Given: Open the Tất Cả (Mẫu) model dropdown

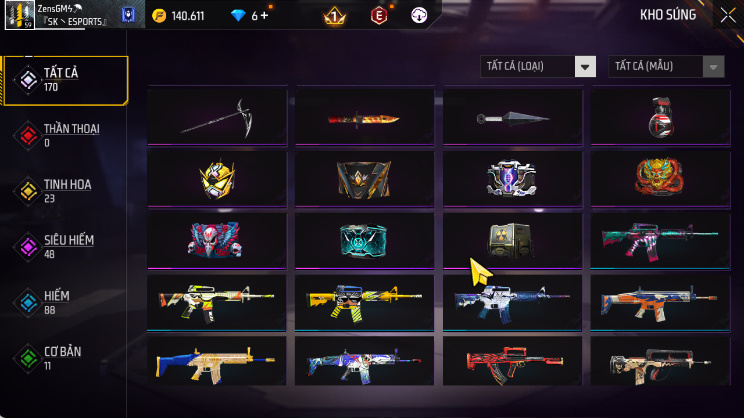Looking at the screenshot, I should pos(666,66).
